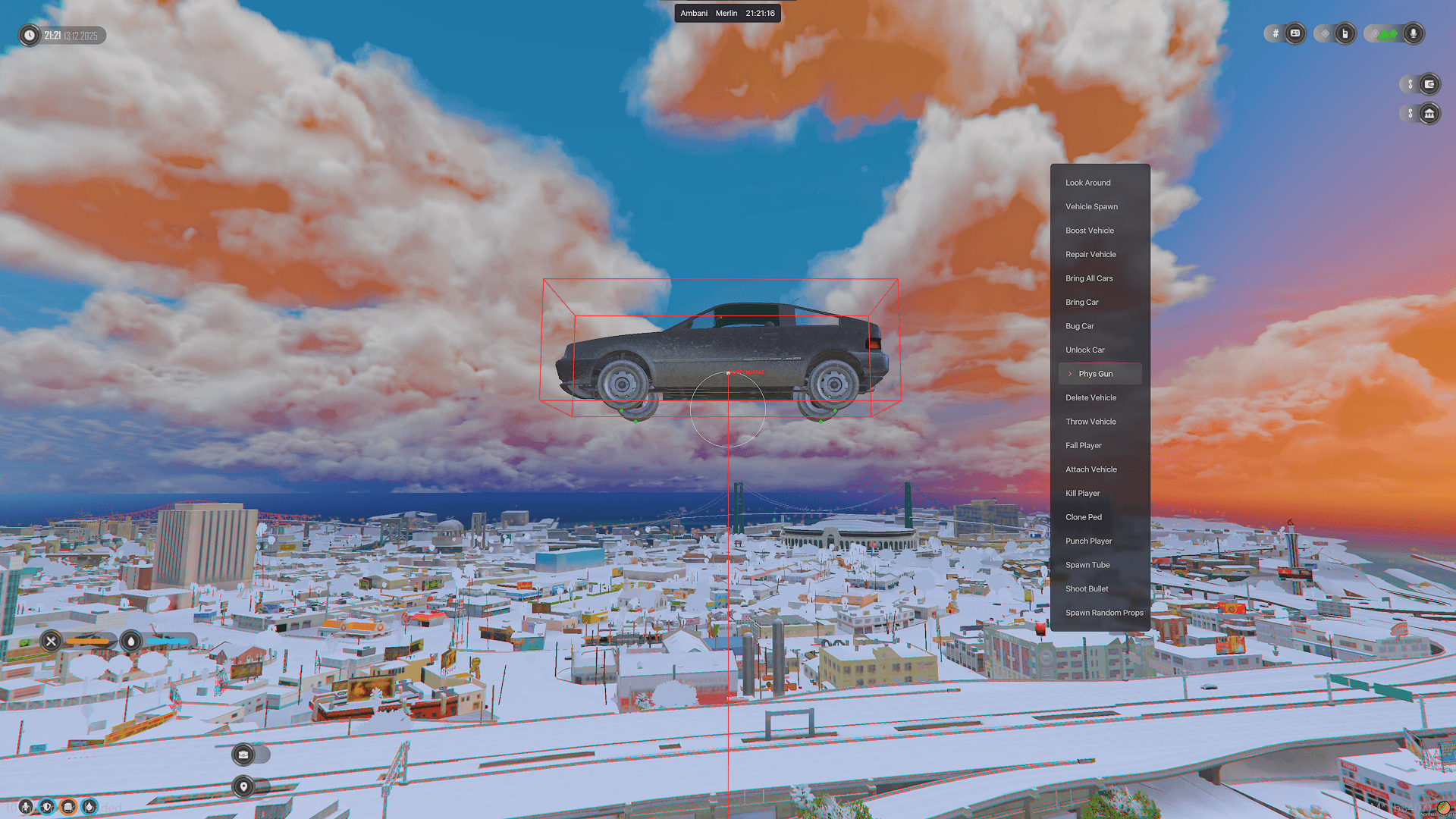Click Attach Vehicle
Image resolution: width=1456 pixels, height=819 pixels.
(1090, 469)
